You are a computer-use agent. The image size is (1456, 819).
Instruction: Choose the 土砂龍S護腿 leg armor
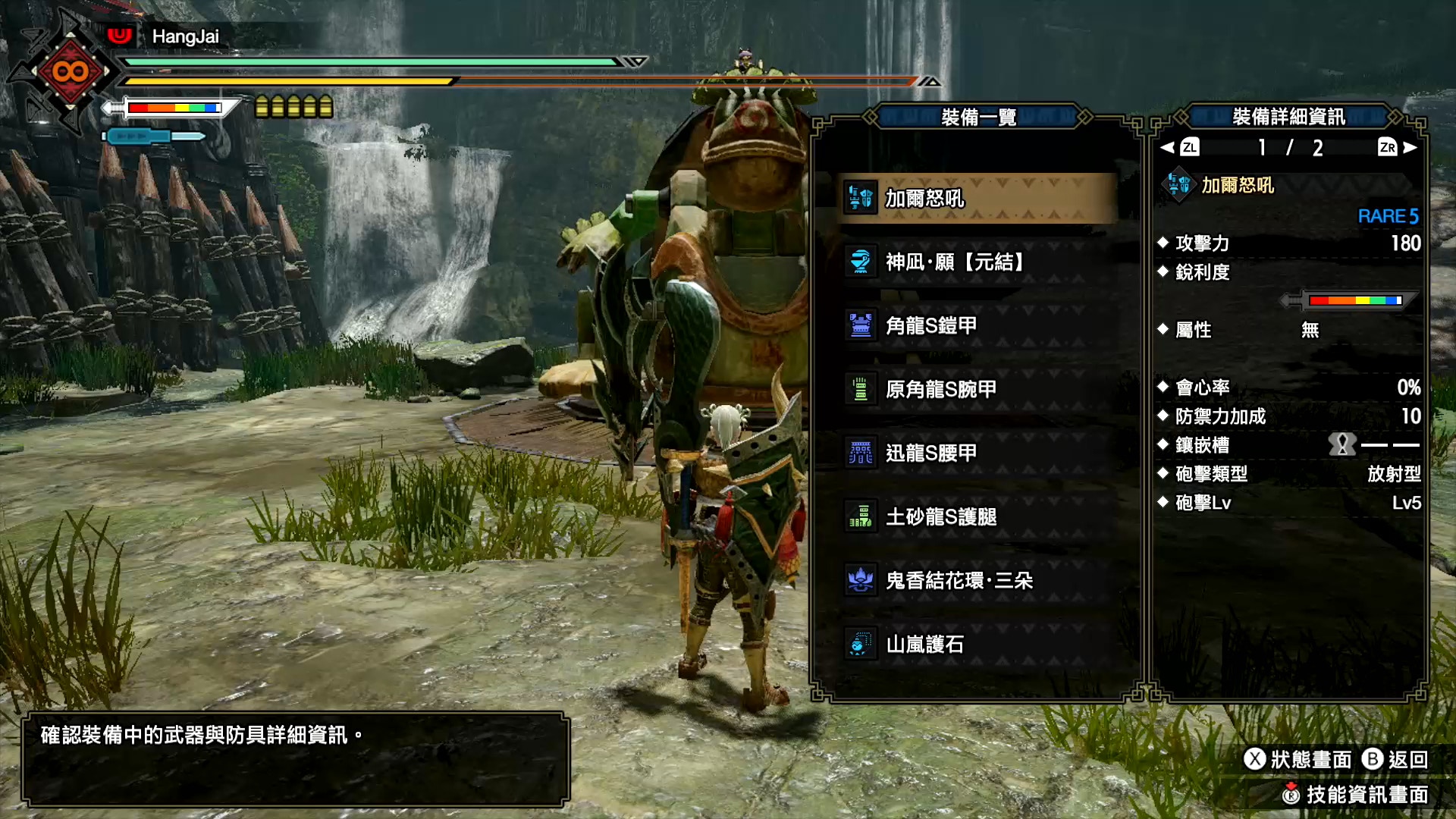[x=977, y=517]
